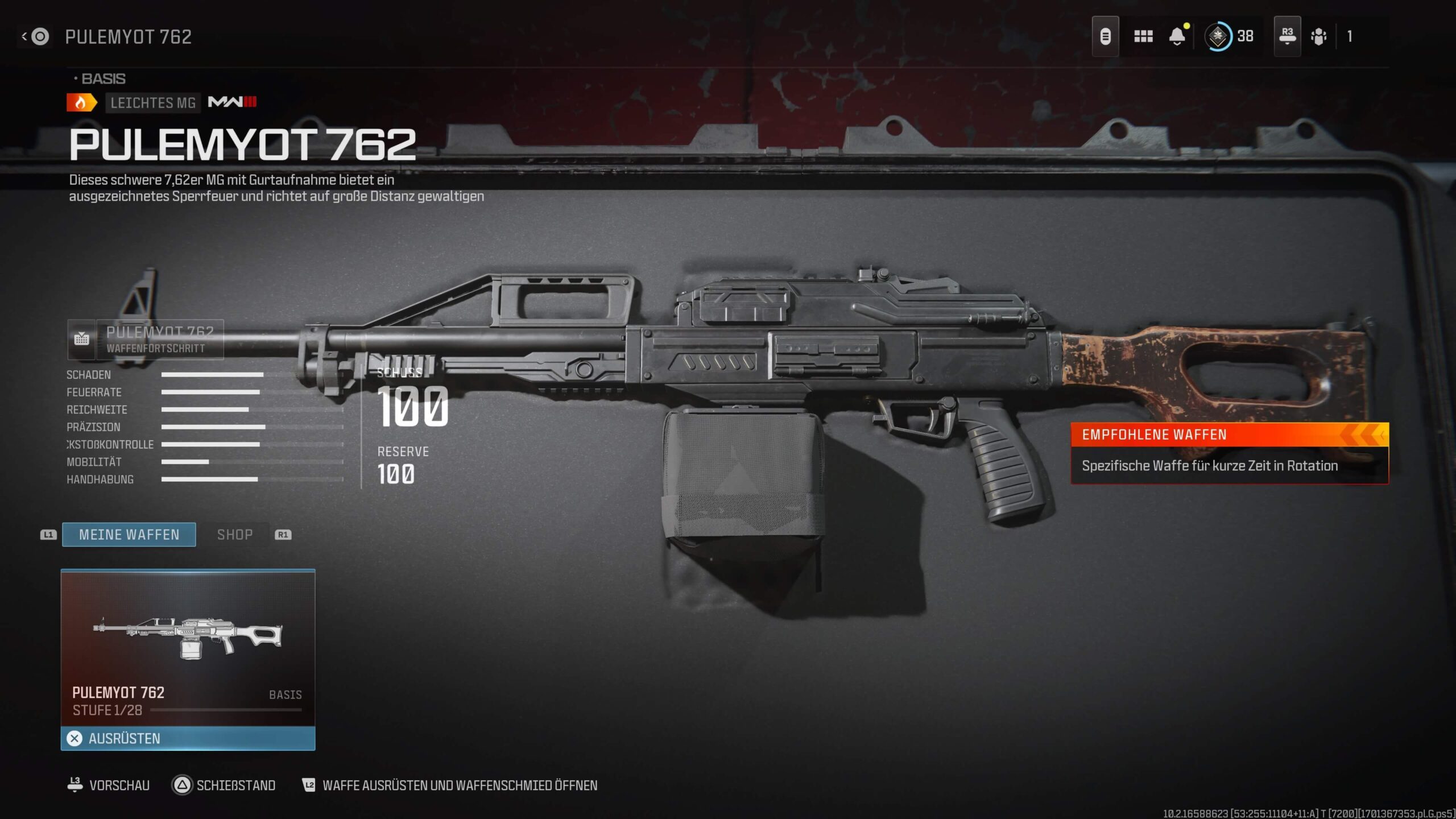This screenshot has width=1456, height=819.
Task: Go back from the Pulemyot 762 screen
Action: [35, 37]
